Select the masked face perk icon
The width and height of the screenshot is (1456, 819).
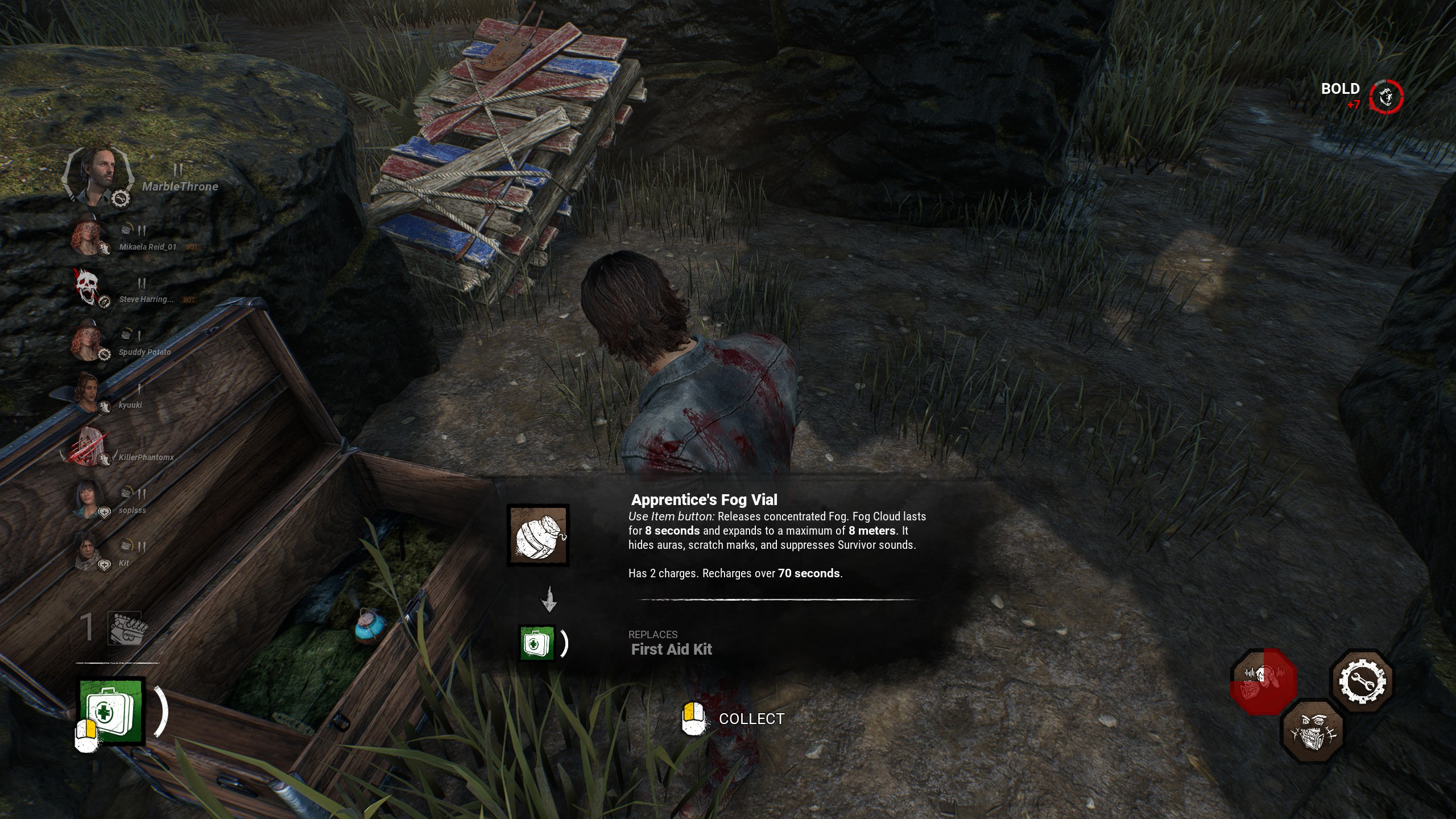click(1313, 731)
